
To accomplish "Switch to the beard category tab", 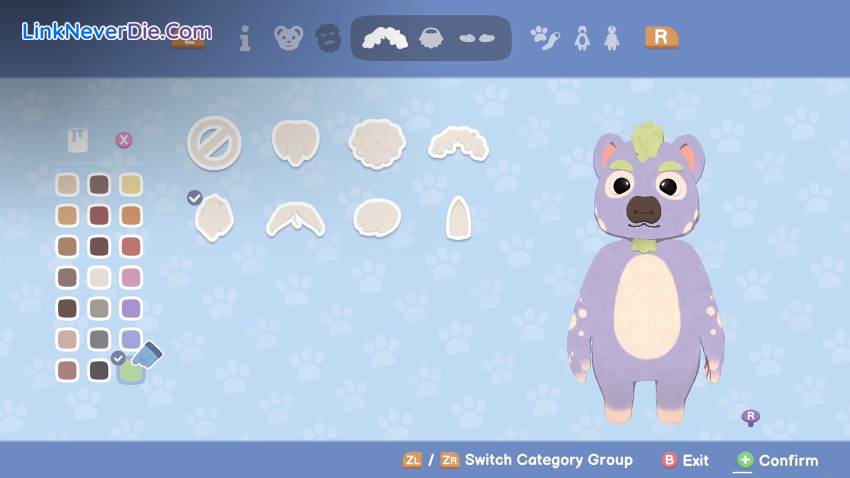I will [432, 38].
